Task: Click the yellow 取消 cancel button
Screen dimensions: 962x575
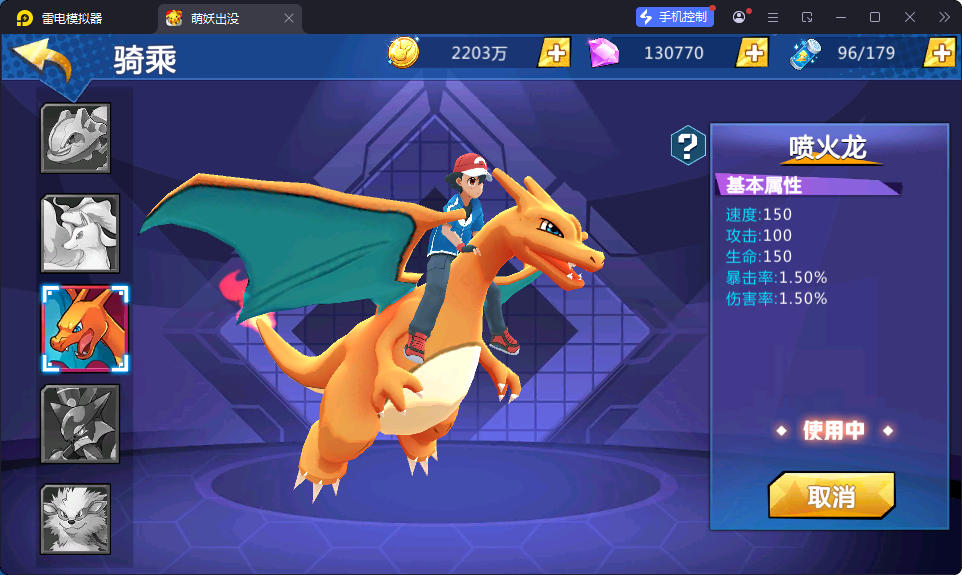Action: (831, 496)
